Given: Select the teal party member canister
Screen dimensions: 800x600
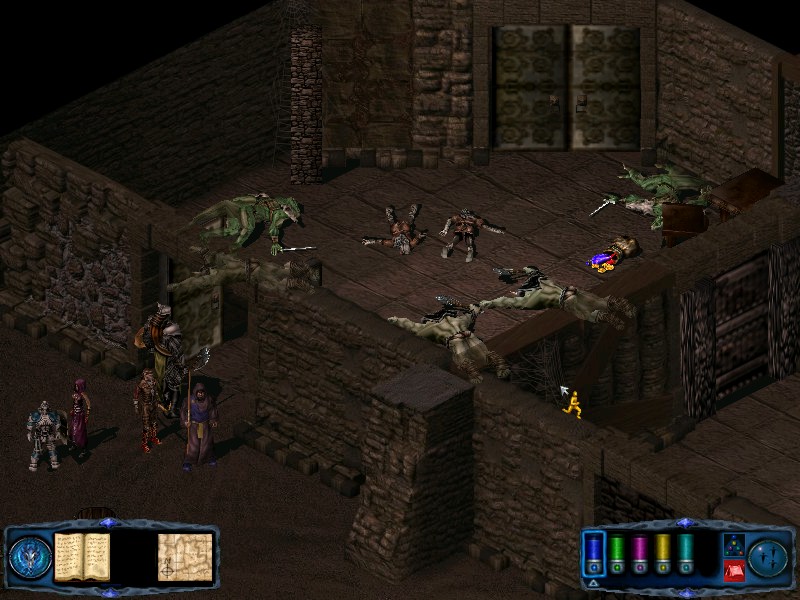Looking at the screenshot, I should 686,551.
